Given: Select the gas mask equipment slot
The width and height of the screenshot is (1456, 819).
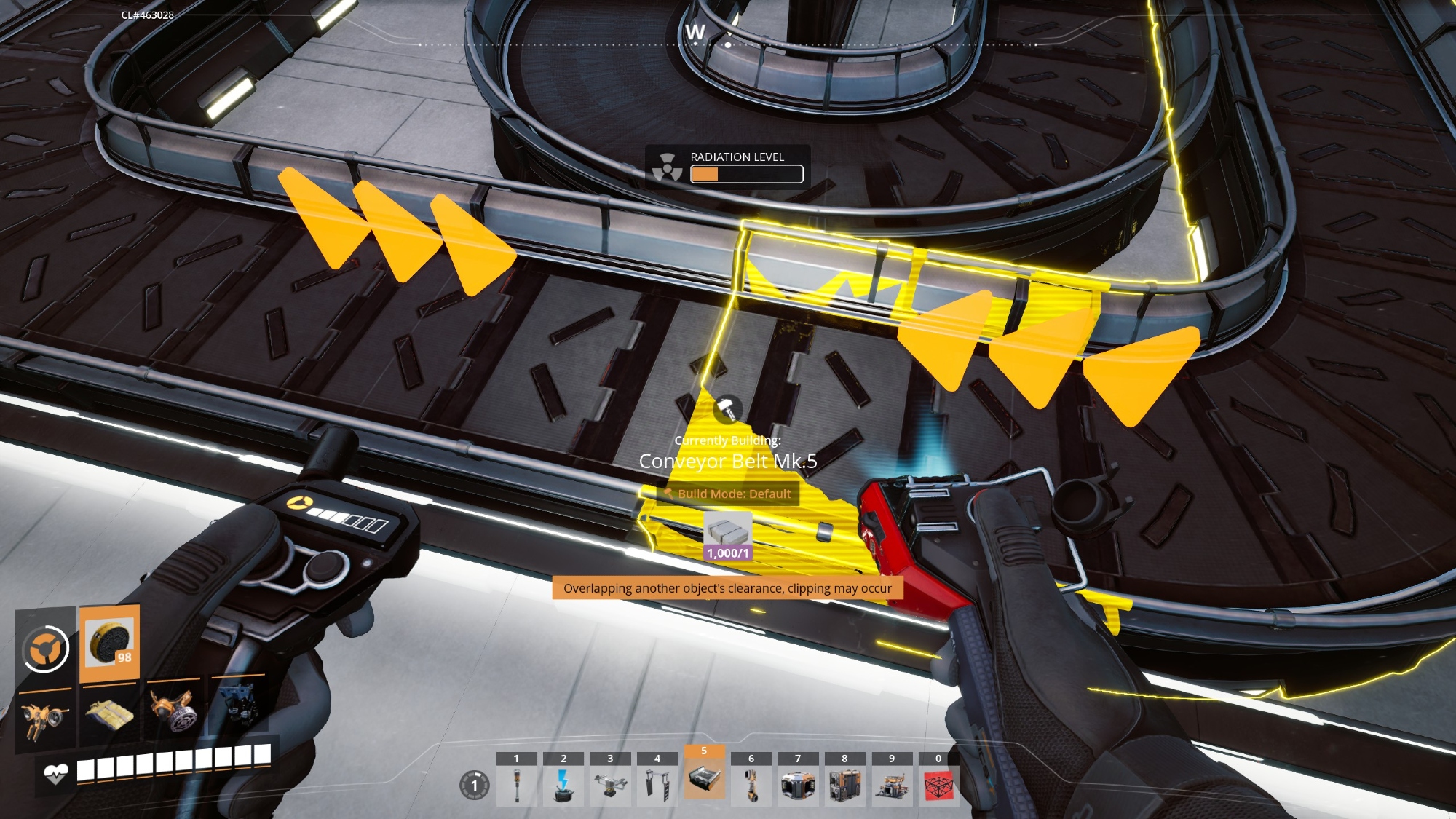Looking at the screenshot, I should tap(173, 710).
